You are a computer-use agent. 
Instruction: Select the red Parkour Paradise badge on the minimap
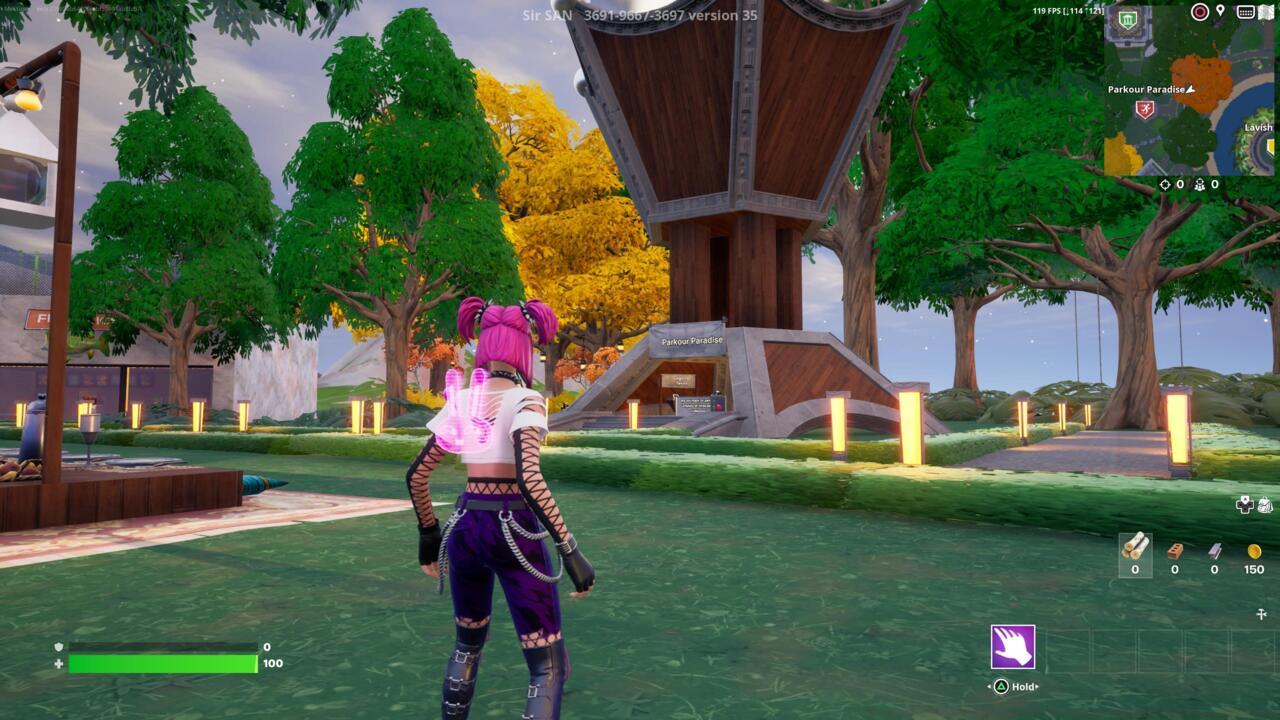click(x=1146, y=108)
